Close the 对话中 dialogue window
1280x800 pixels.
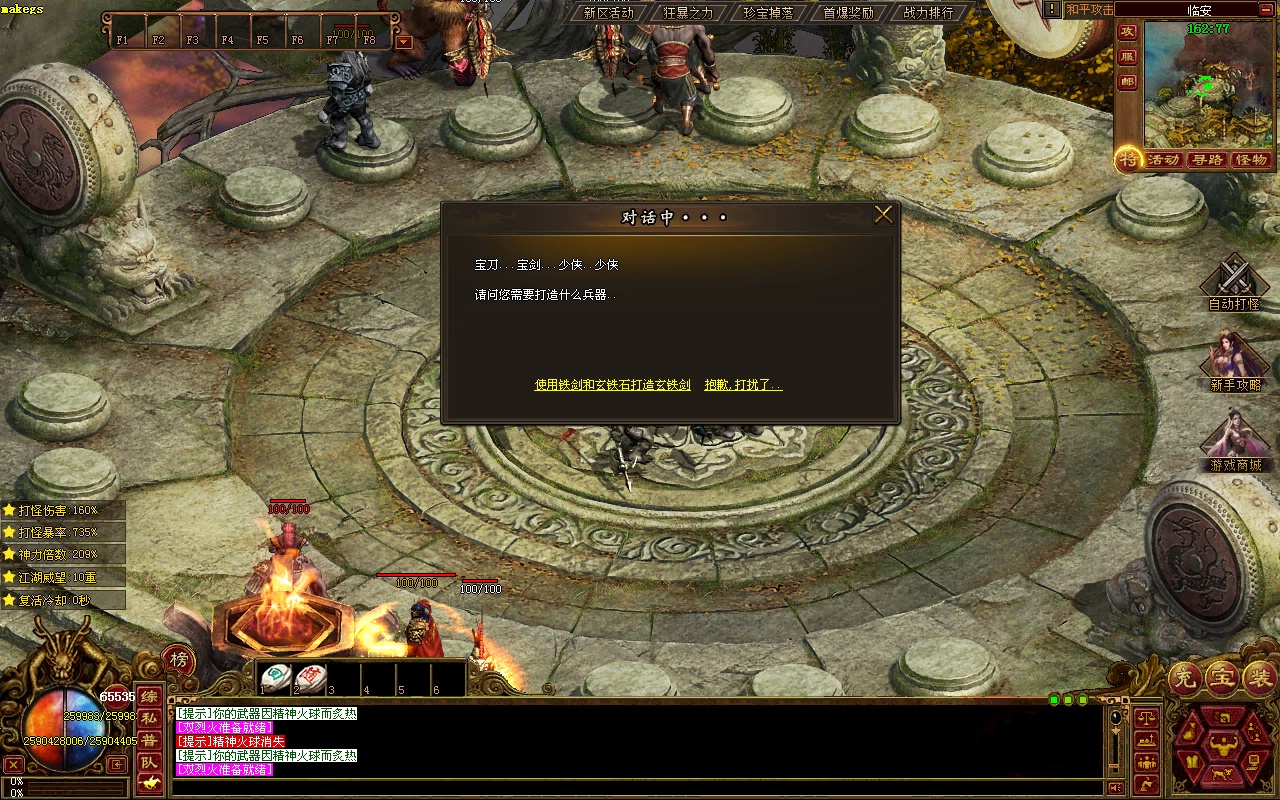[x=883, y=215]
